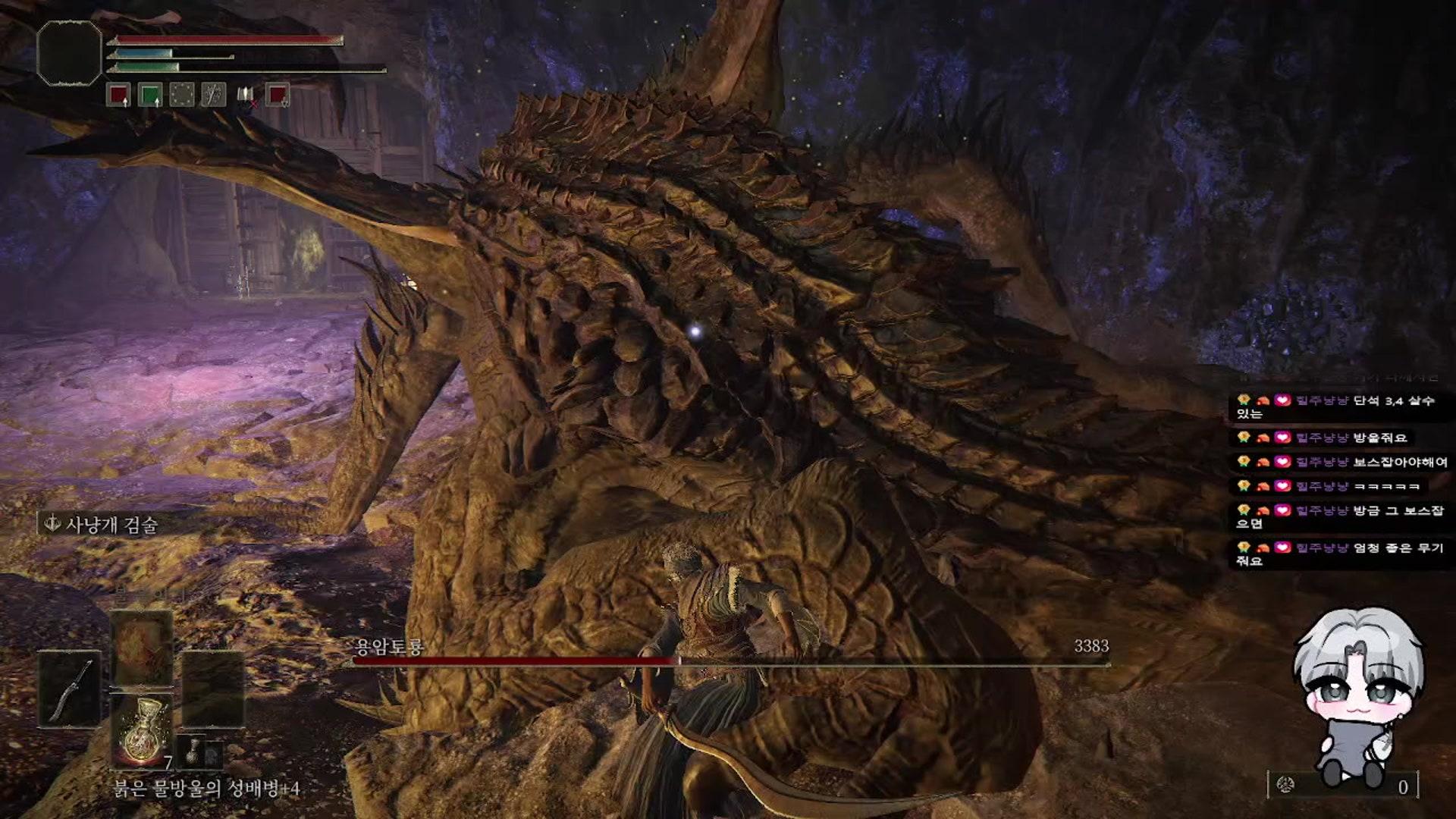Select the curved sword weapon slot

pos(70,689)
